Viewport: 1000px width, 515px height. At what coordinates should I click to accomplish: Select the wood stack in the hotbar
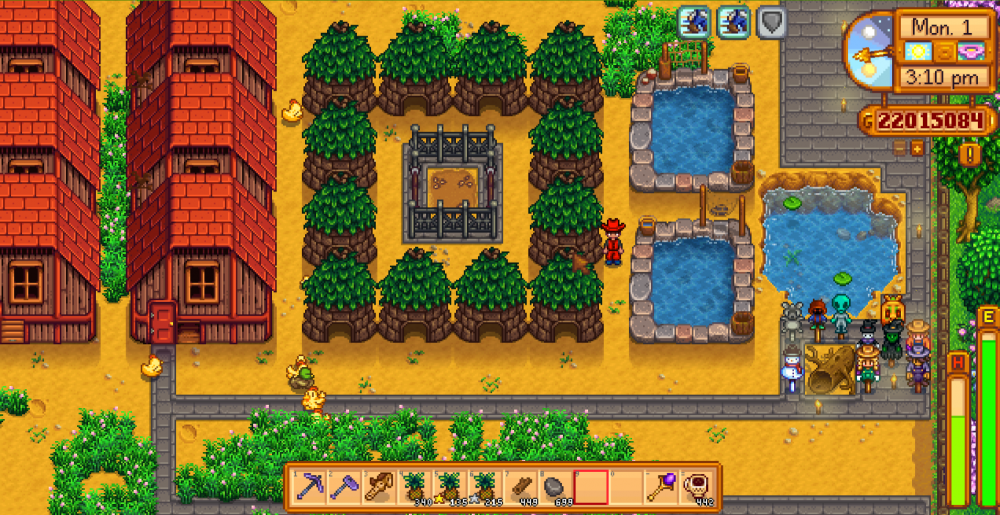point(521,488)
